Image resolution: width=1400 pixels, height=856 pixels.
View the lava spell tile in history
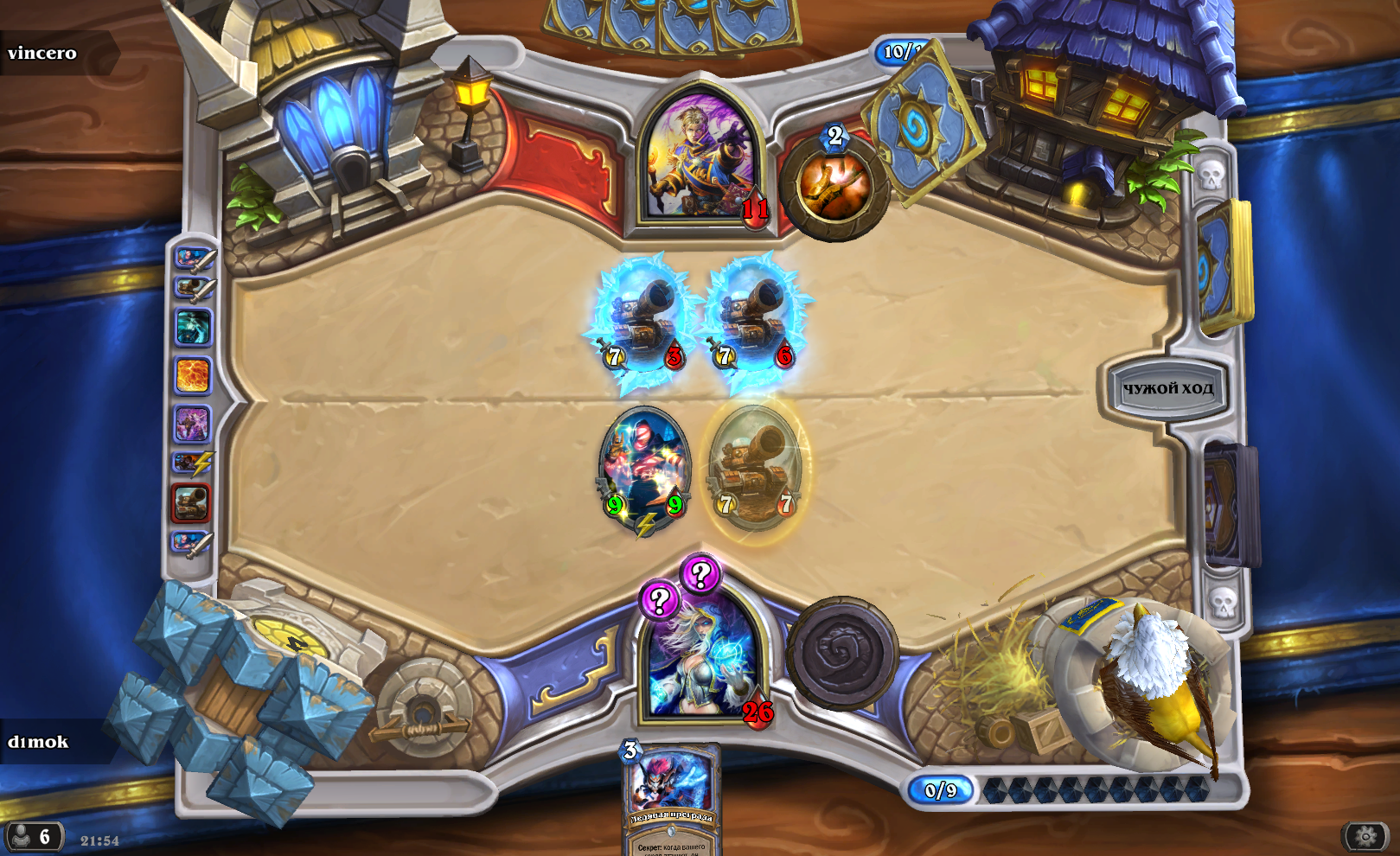point(192,376)
